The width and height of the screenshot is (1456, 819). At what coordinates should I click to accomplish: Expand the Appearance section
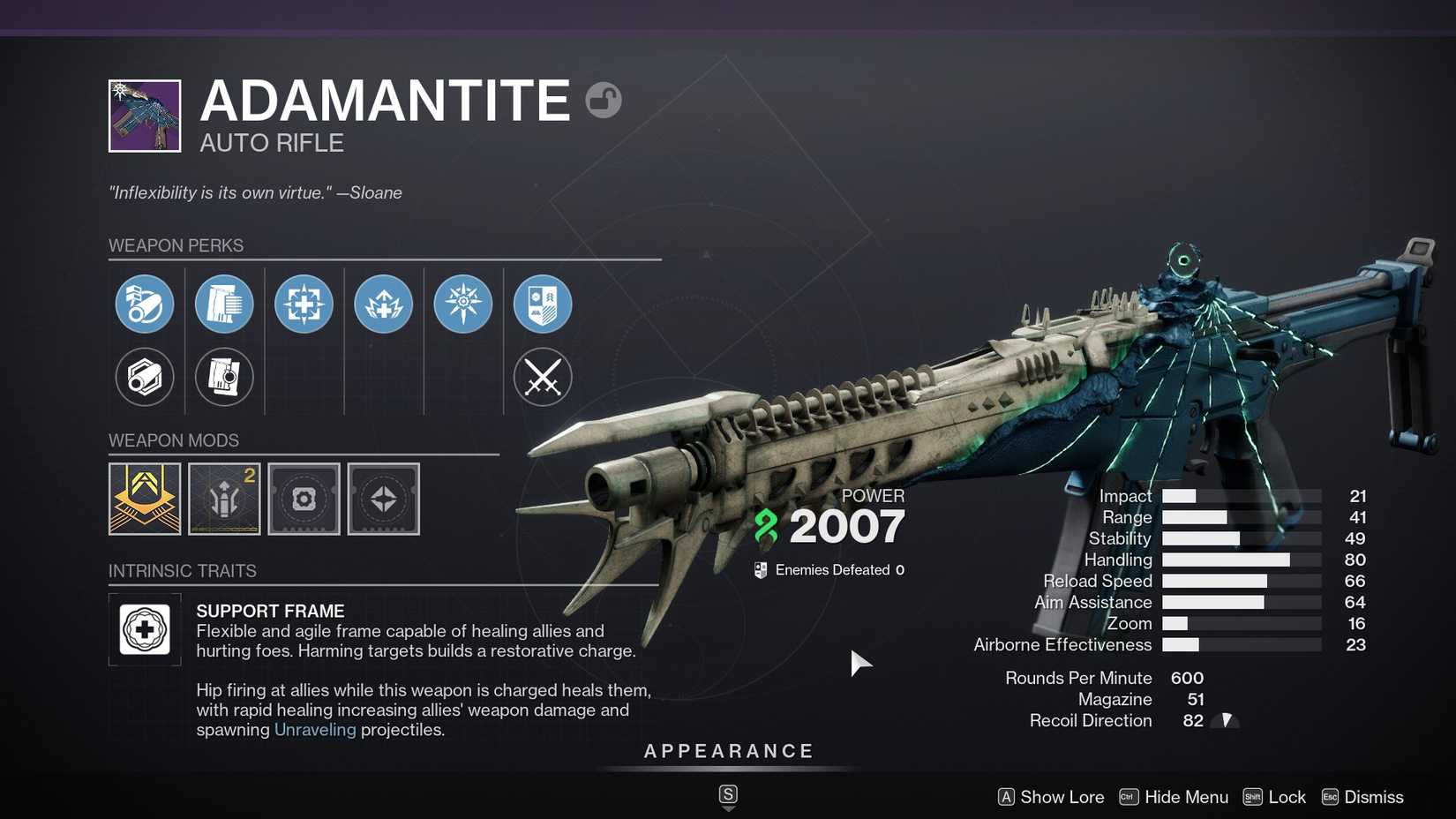pos(727,751)
